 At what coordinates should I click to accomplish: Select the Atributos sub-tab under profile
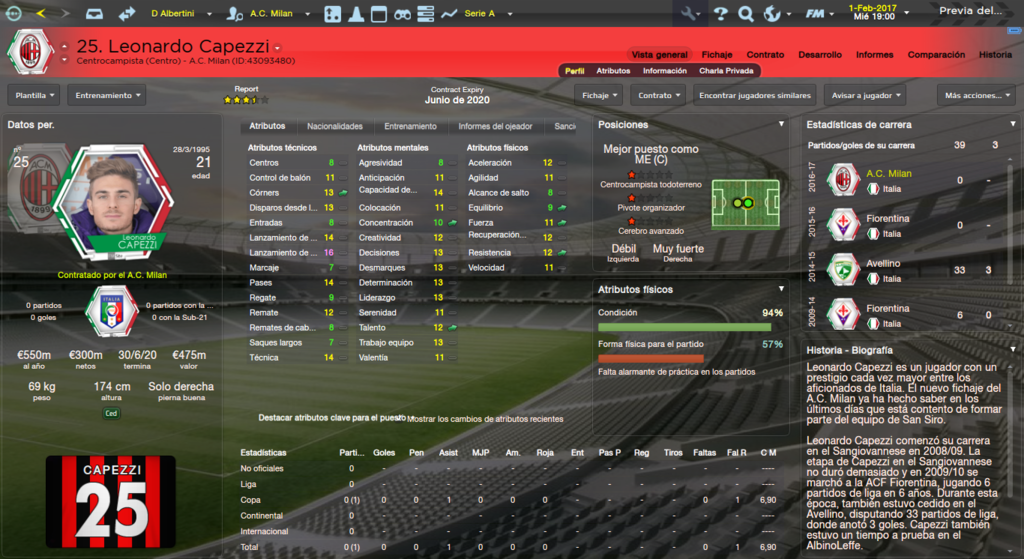[x=613, y=71]
